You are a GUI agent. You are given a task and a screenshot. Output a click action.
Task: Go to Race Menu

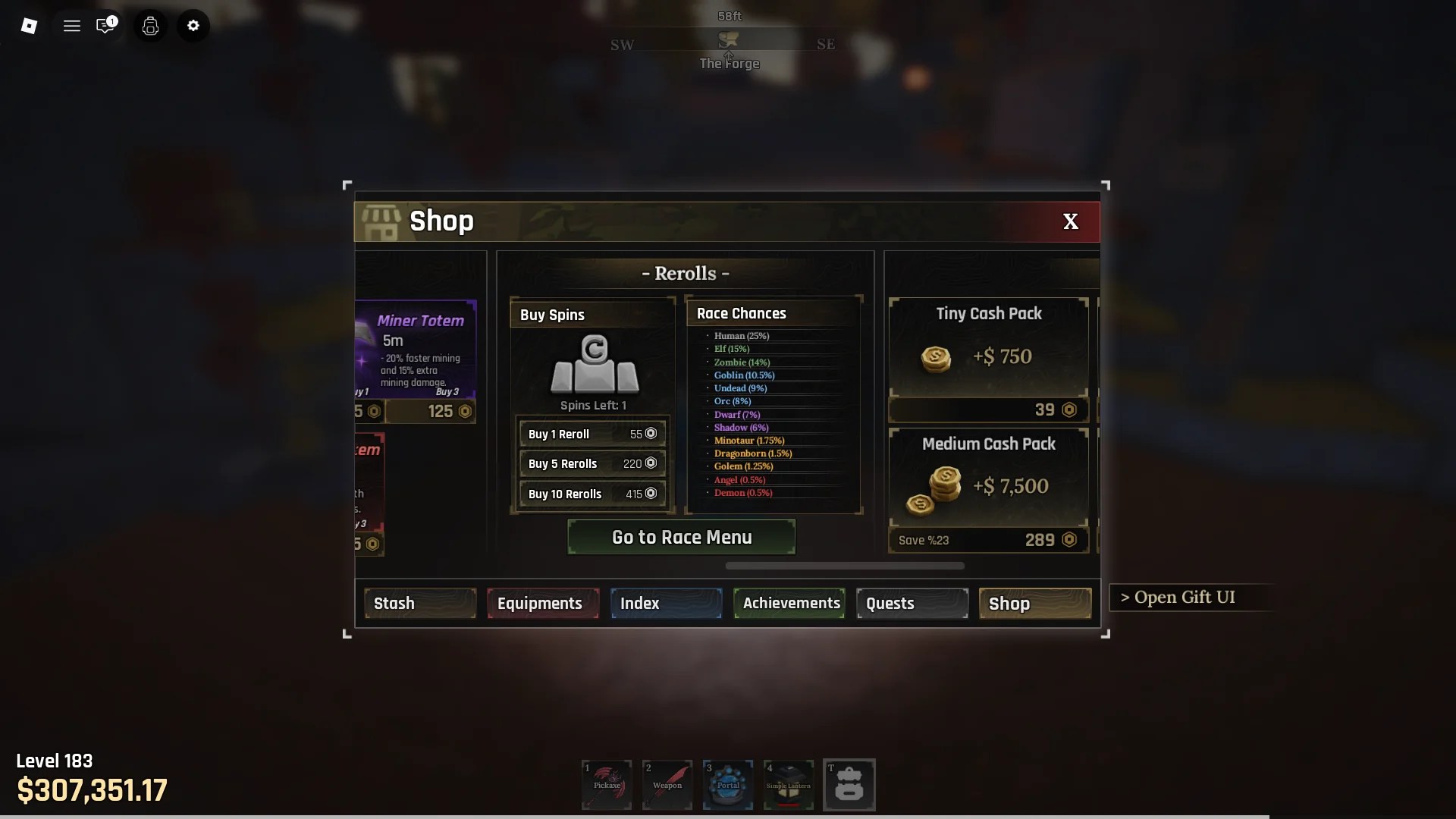tap(681, 537)
